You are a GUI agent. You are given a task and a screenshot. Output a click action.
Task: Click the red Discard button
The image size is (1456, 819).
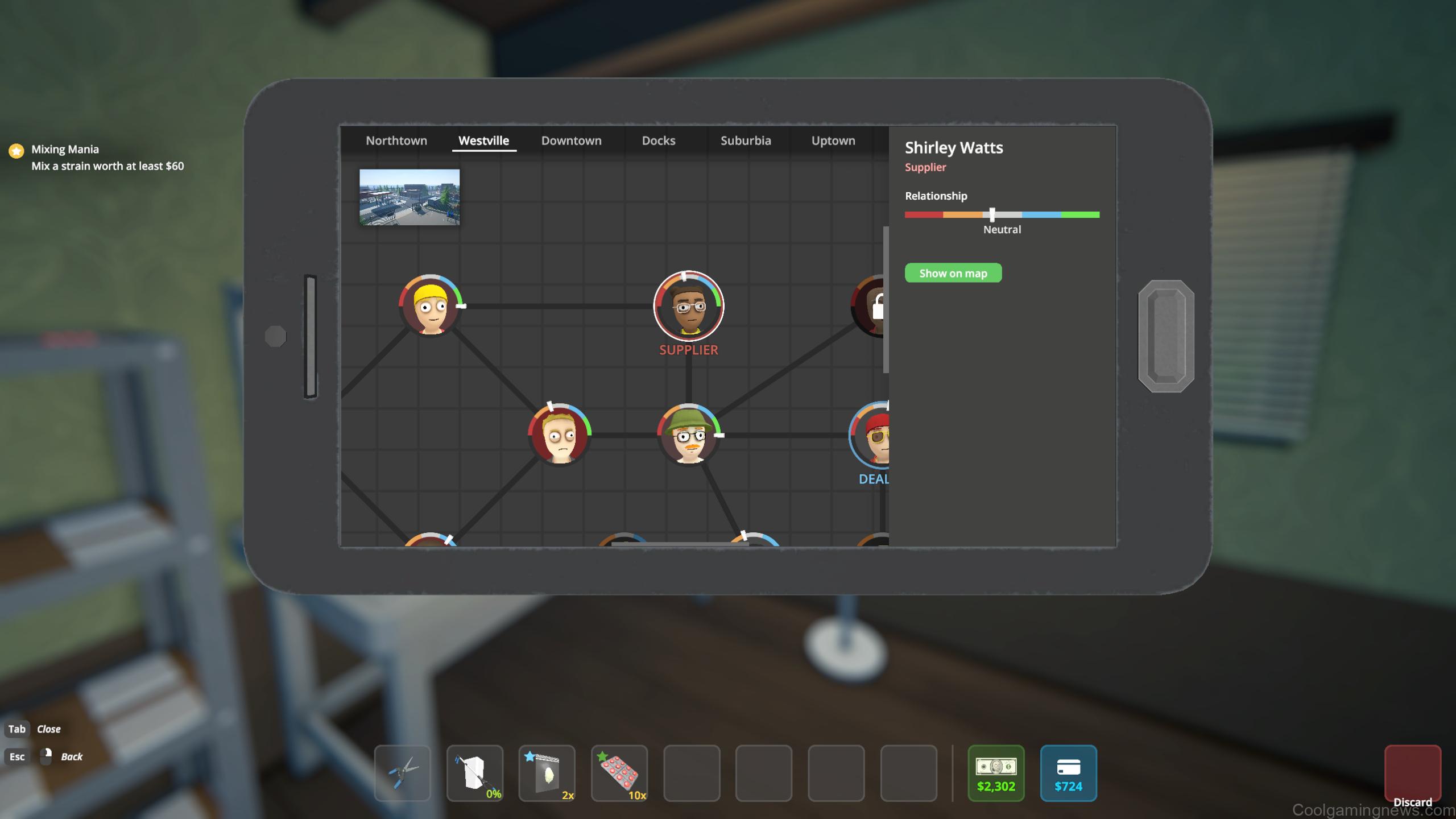(1412, 771)
